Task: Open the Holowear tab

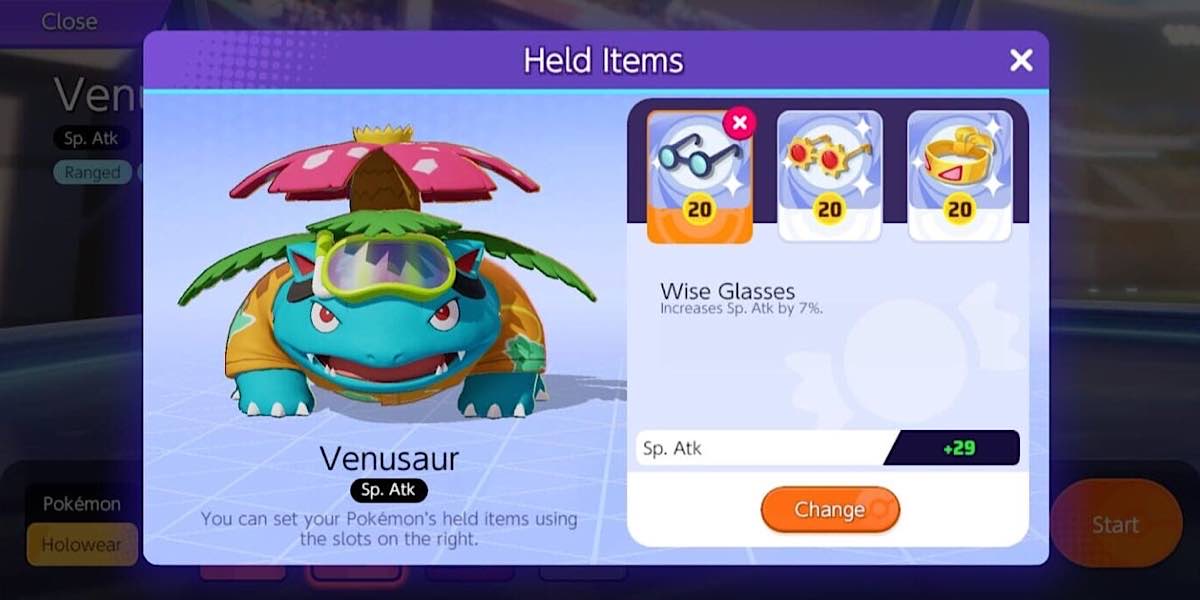Action: tap(81, 545)
